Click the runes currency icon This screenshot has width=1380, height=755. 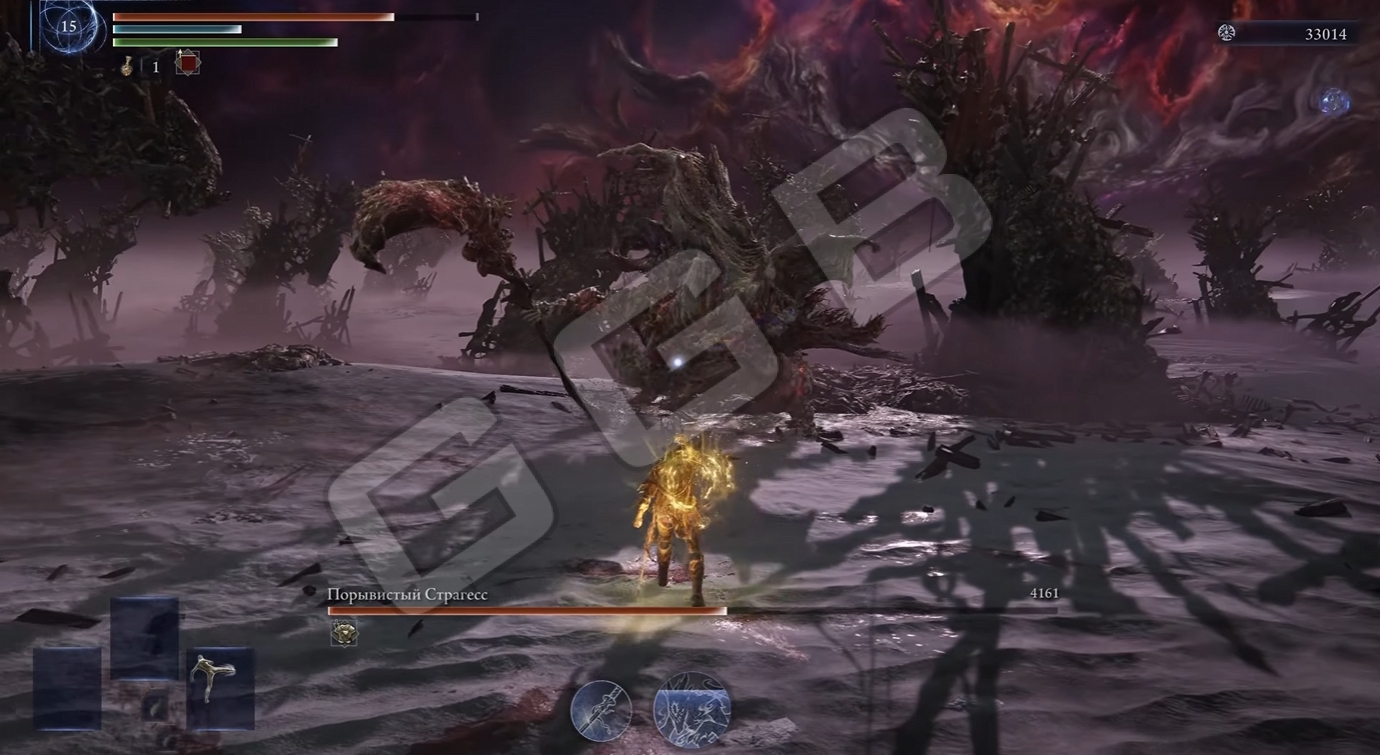point(1226,33)
